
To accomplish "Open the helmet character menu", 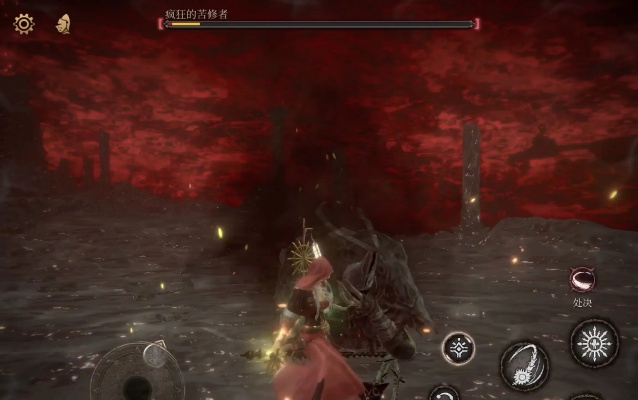I will click(63, 23).
